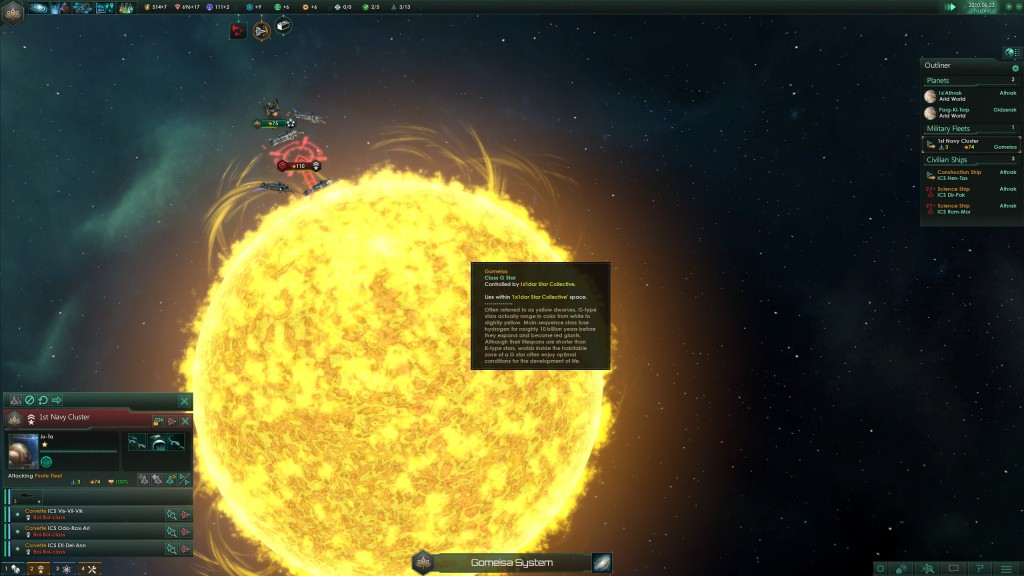Image resolution: width=1024 pixels, height=576 pixels.
Task: Open galaxy map from Gomeisa System bar
Action: [x=601, y=563]
